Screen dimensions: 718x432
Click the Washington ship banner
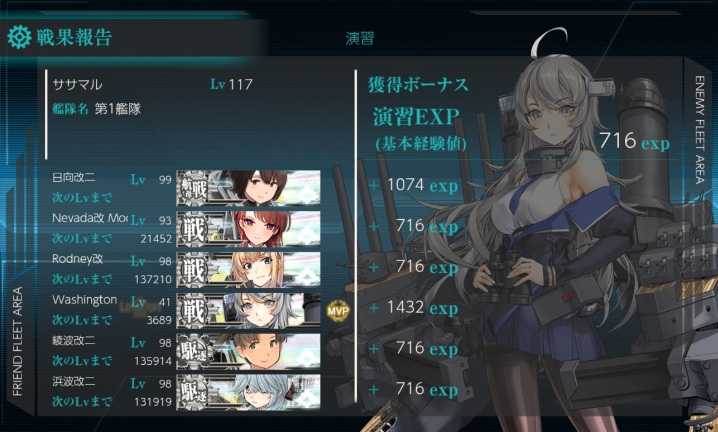coord(248,308)
